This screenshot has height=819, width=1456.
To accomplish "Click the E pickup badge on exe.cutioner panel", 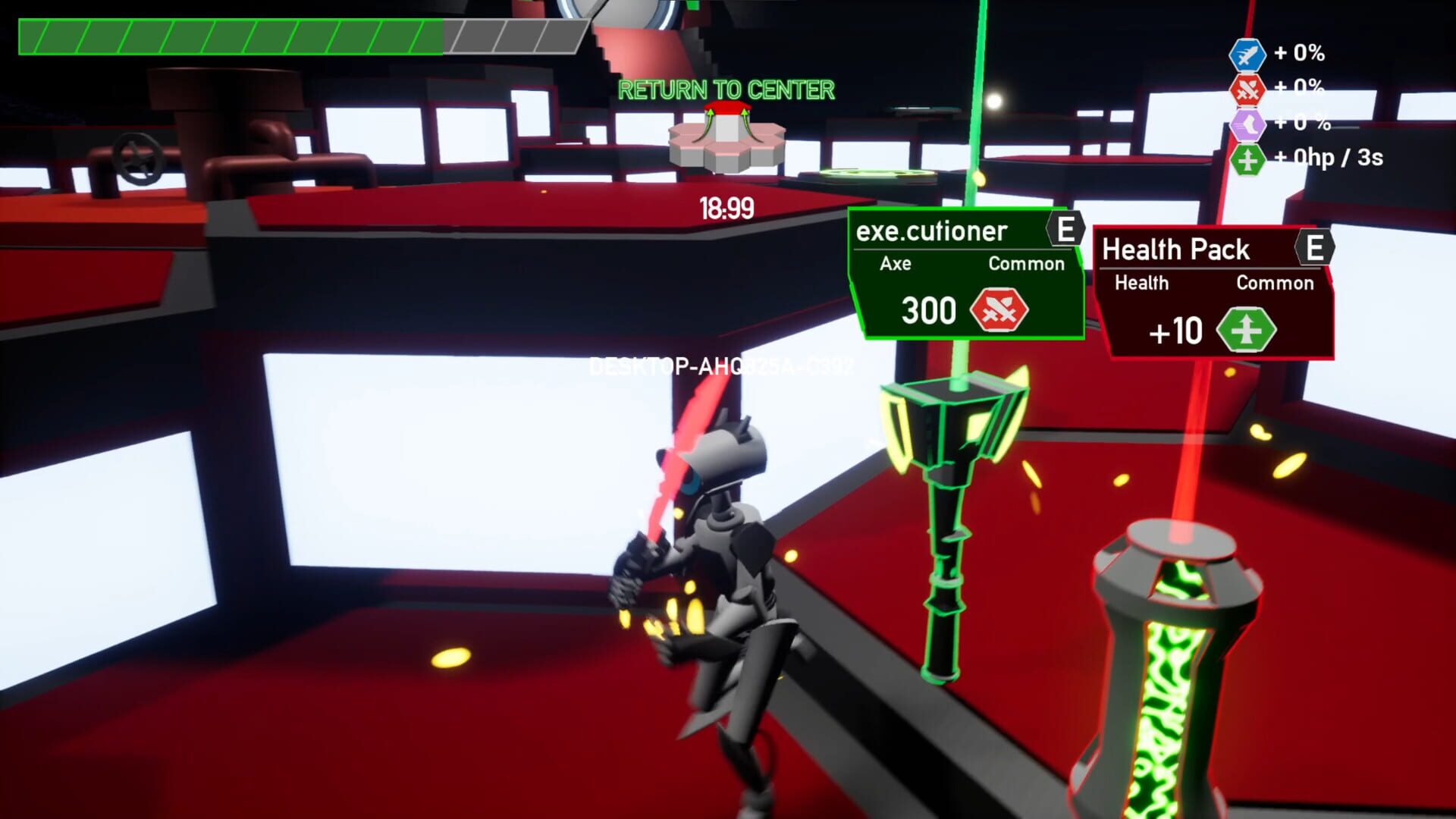I will click(1065, 229).
